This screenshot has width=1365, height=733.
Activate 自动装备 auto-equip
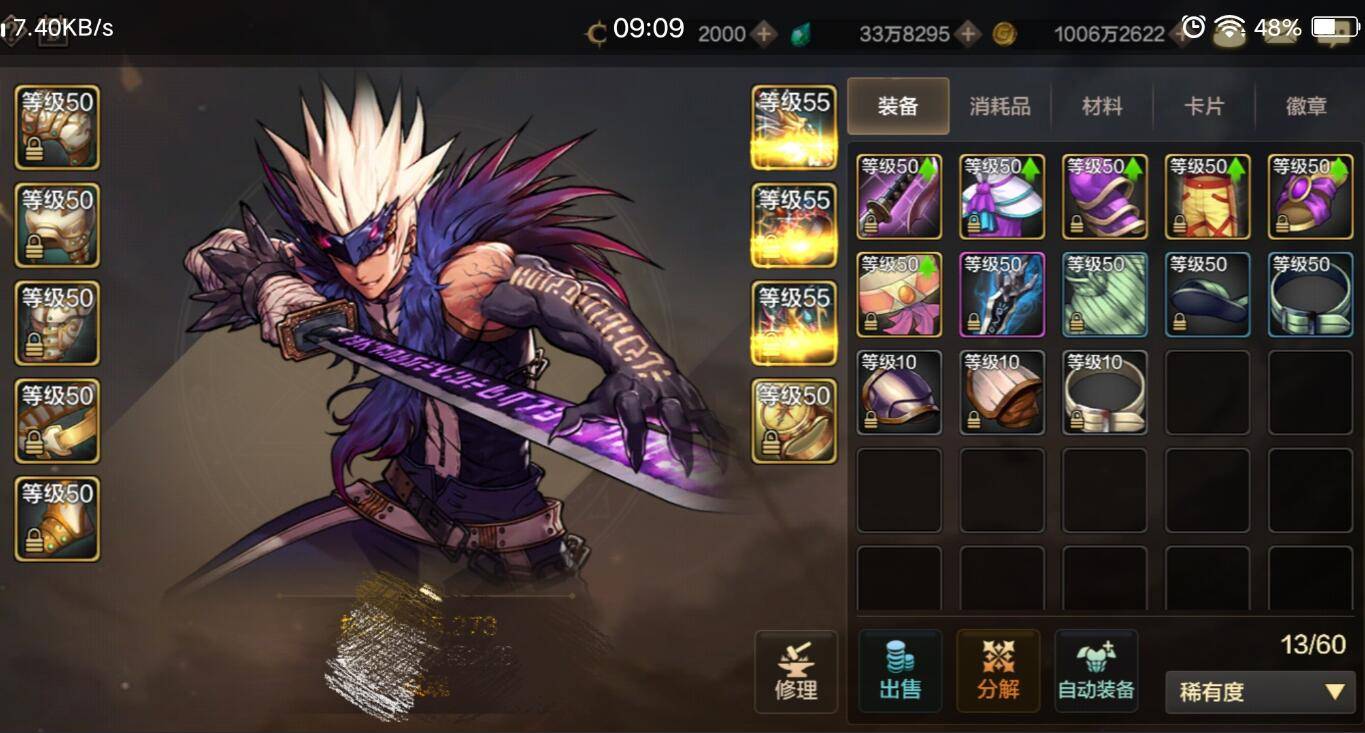coord(1096,671)
